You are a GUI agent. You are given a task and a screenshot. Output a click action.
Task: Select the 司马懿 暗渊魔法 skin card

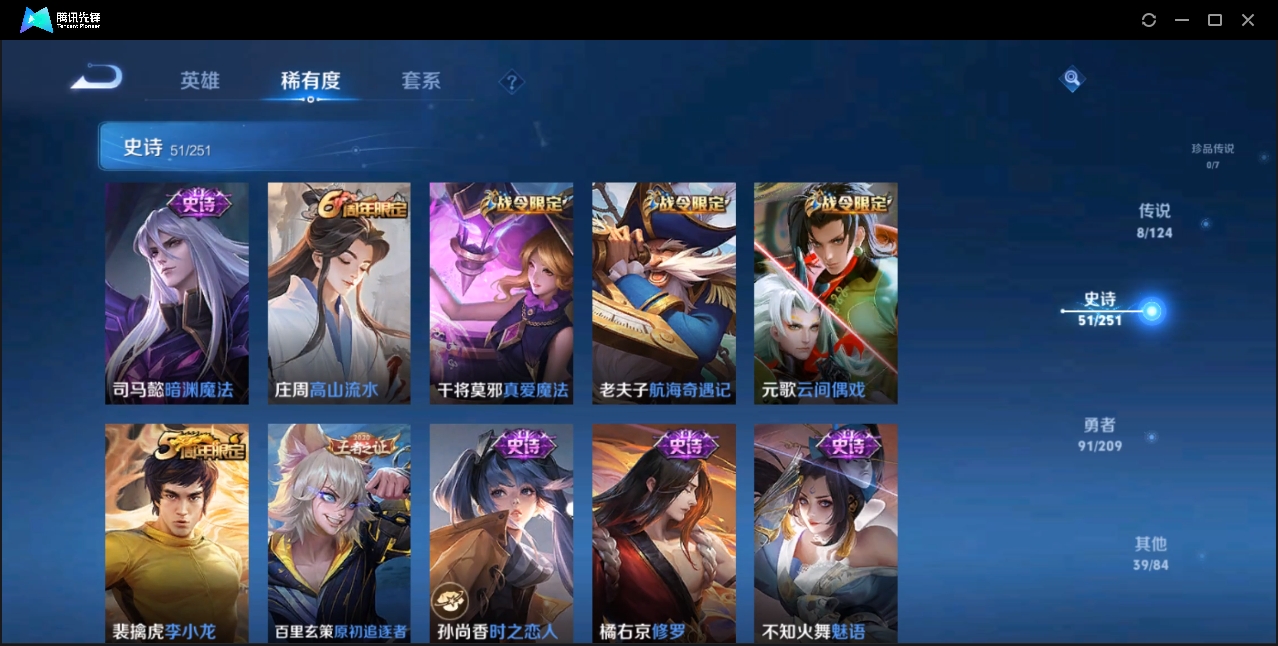(x=177, y=293)
